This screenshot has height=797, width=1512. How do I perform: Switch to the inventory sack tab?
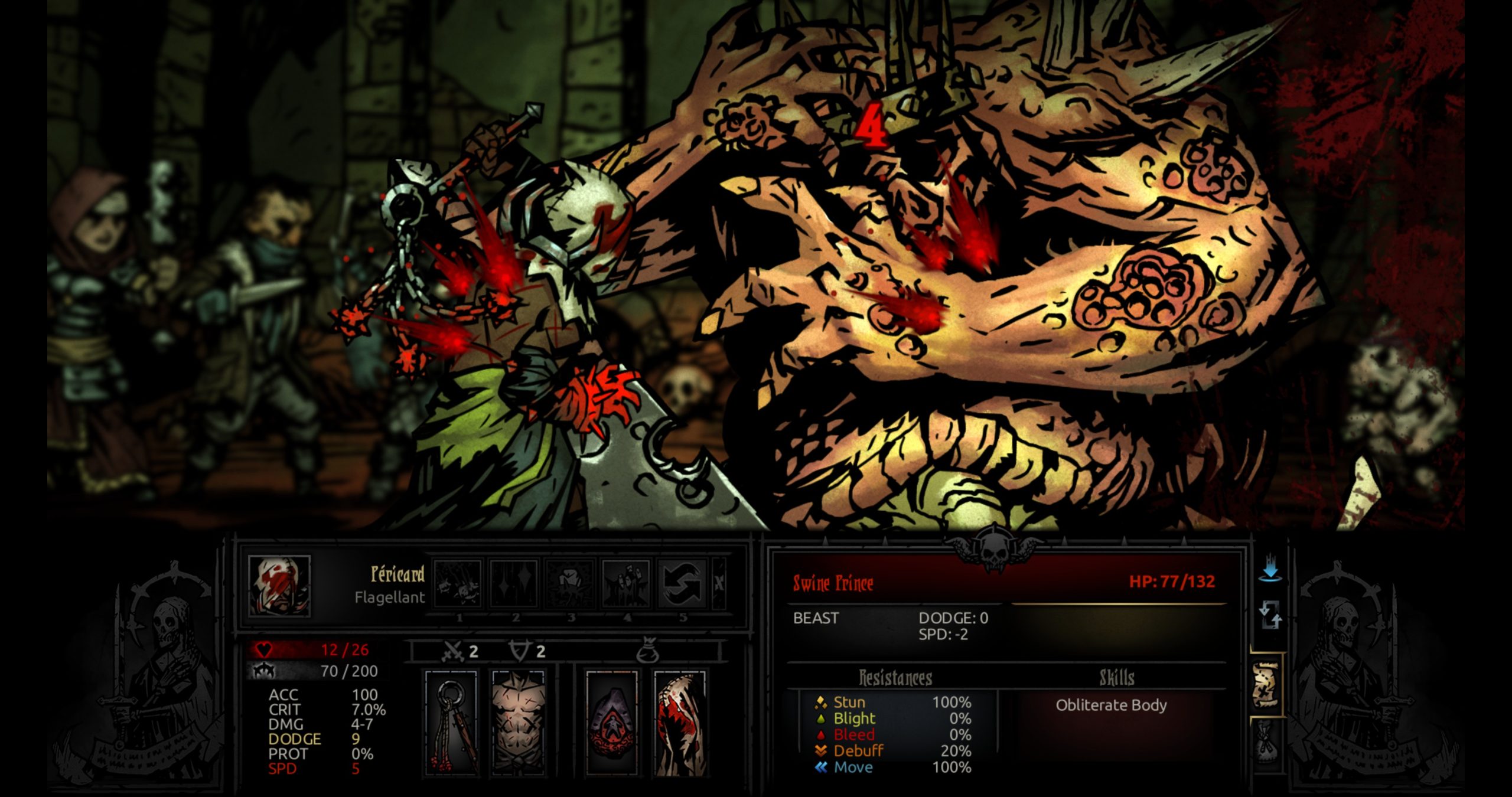(x=1266, y=742)
